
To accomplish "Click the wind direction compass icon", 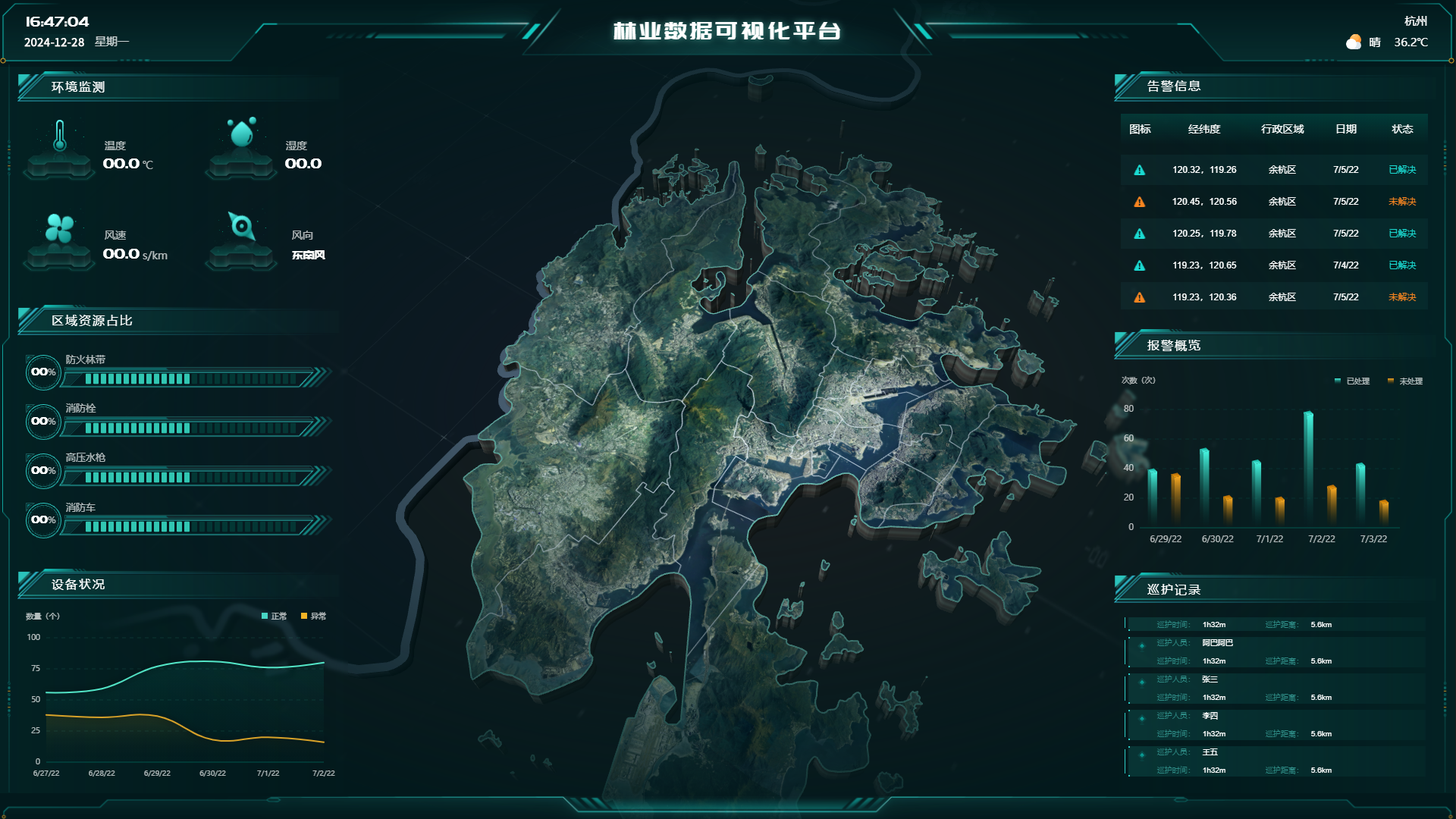I will (x=241, y=226).
